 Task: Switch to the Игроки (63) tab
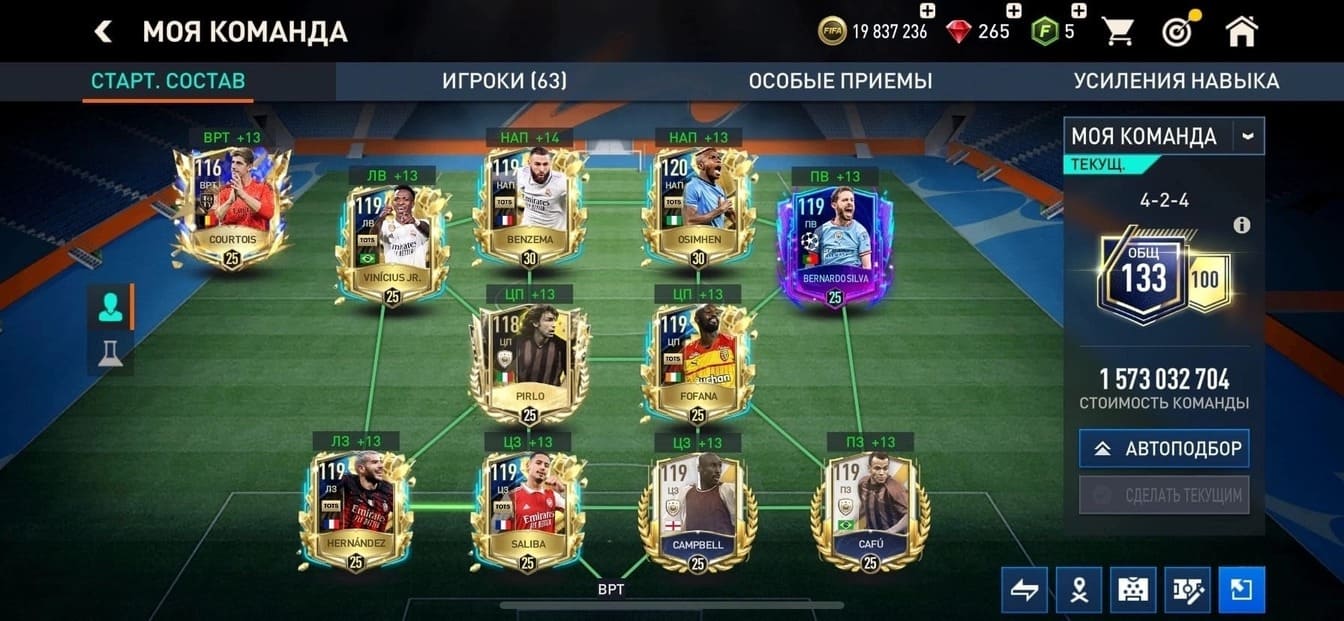(504, 81)
